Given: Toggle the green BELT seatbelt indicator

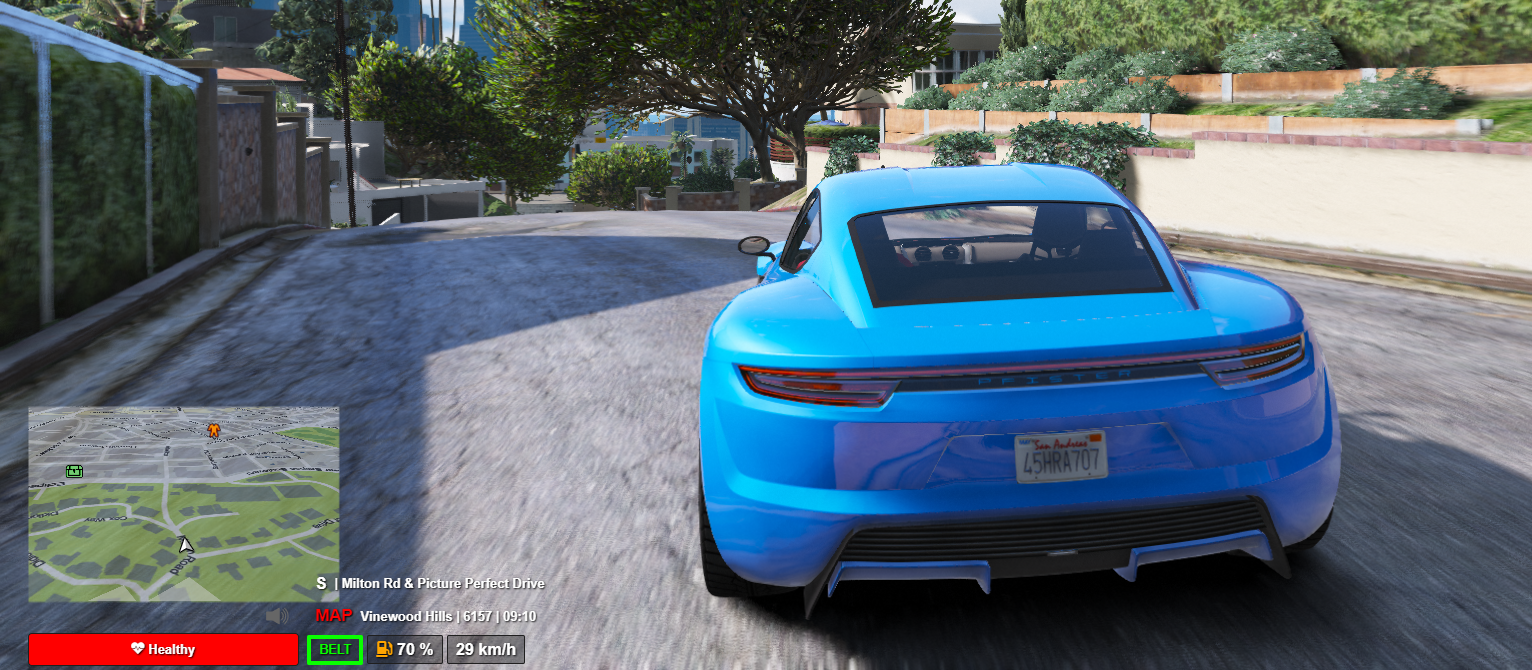Looking at the screenshot, I should pos(335,650).
